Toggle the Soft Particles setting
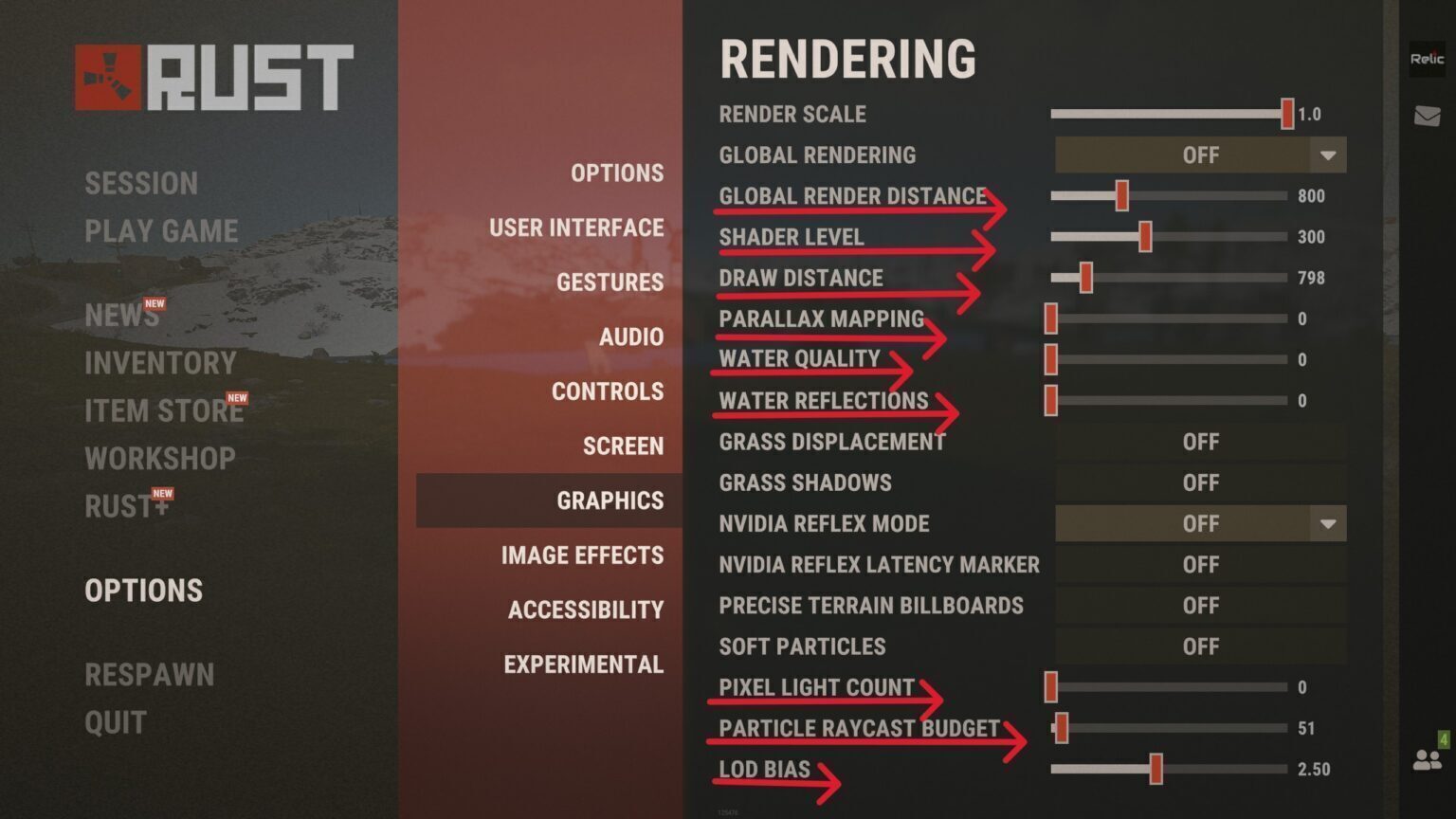 pyautogui.click(x=1200, y=647)
